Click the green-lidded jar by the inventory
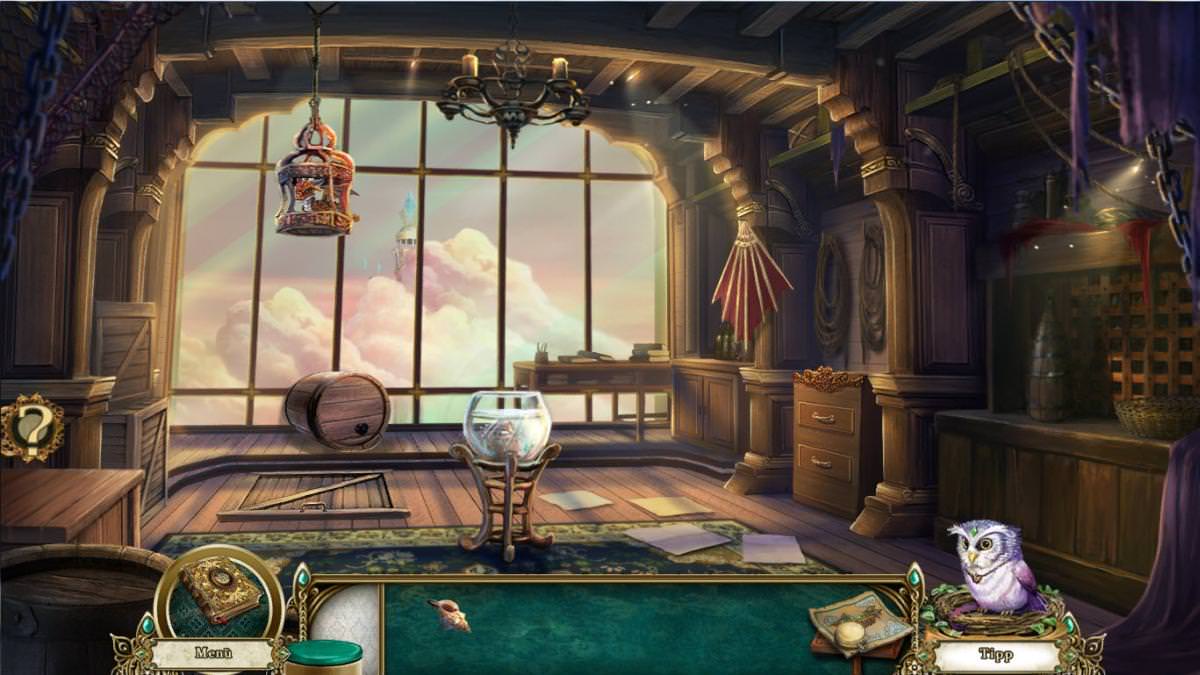This screenshot has height=675, width=1200. click(324, 657)
